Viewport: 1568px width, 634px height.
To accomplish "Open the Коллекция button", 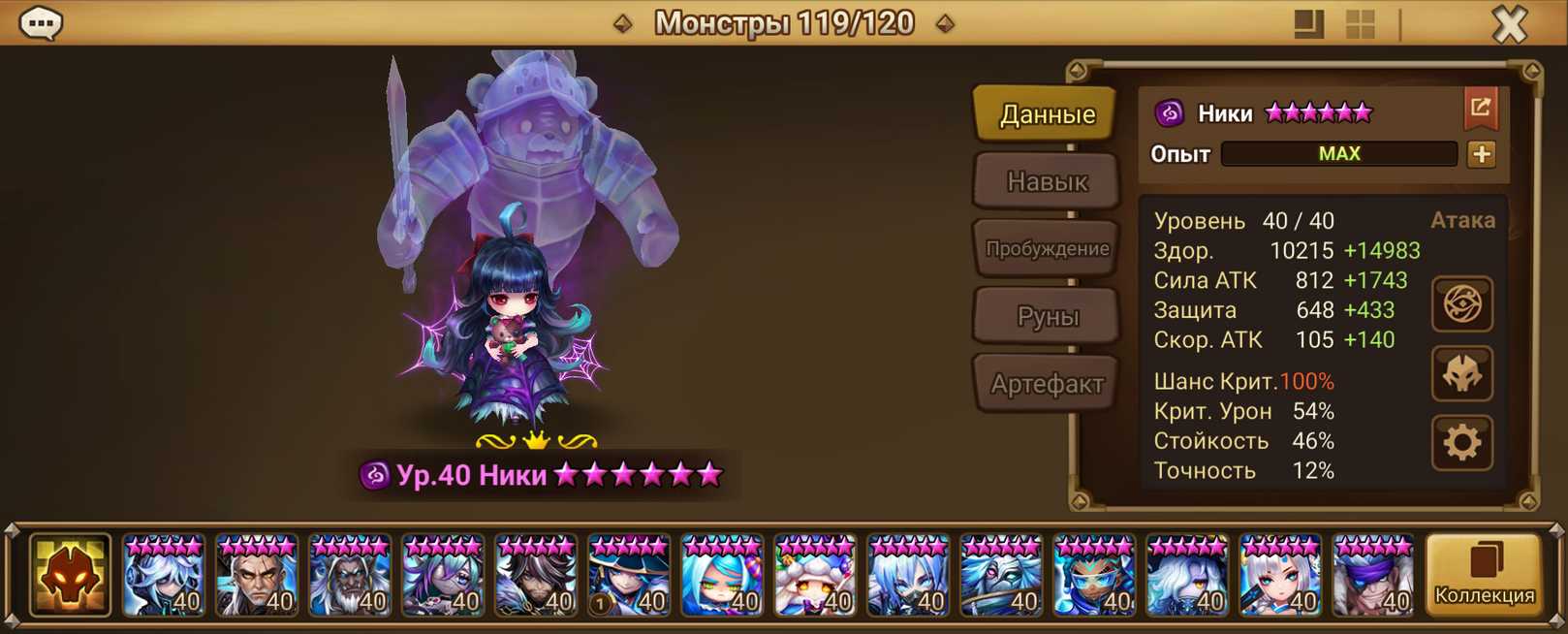I will [x=1484, y=575].
